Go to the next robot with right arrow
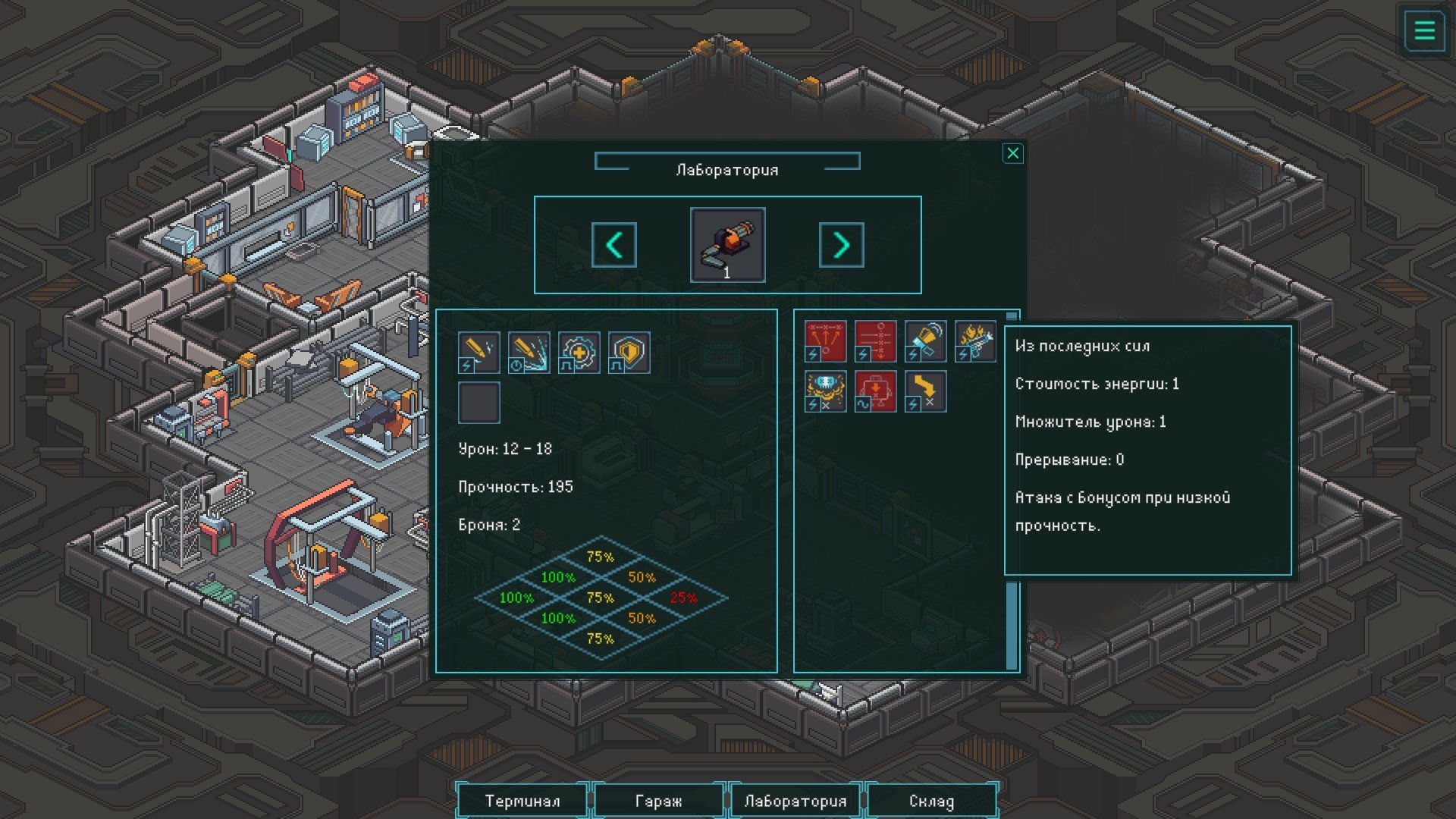 pos(841,245)
